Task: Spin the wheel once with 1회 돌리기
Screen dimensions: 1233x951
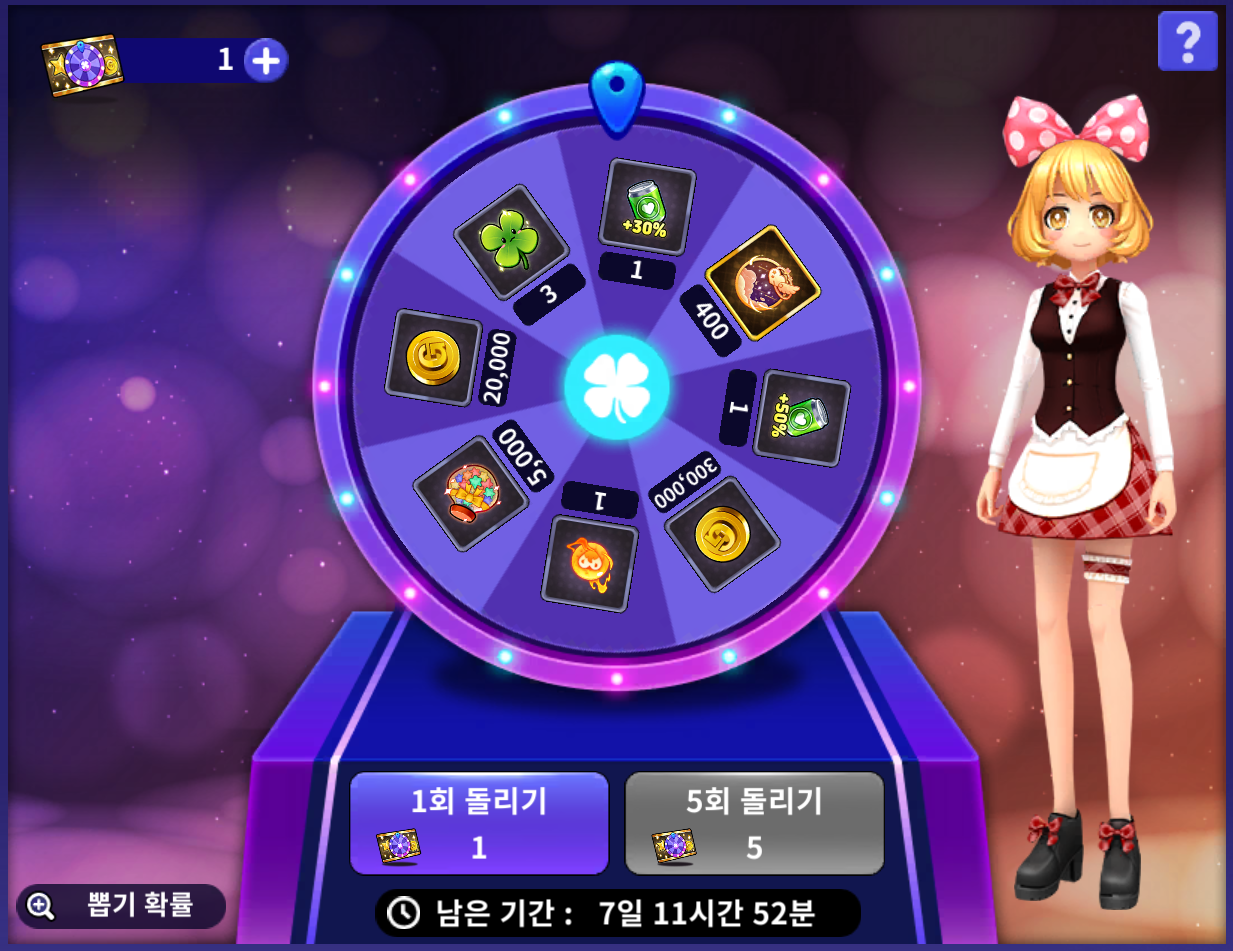Action: coord(479,823)
